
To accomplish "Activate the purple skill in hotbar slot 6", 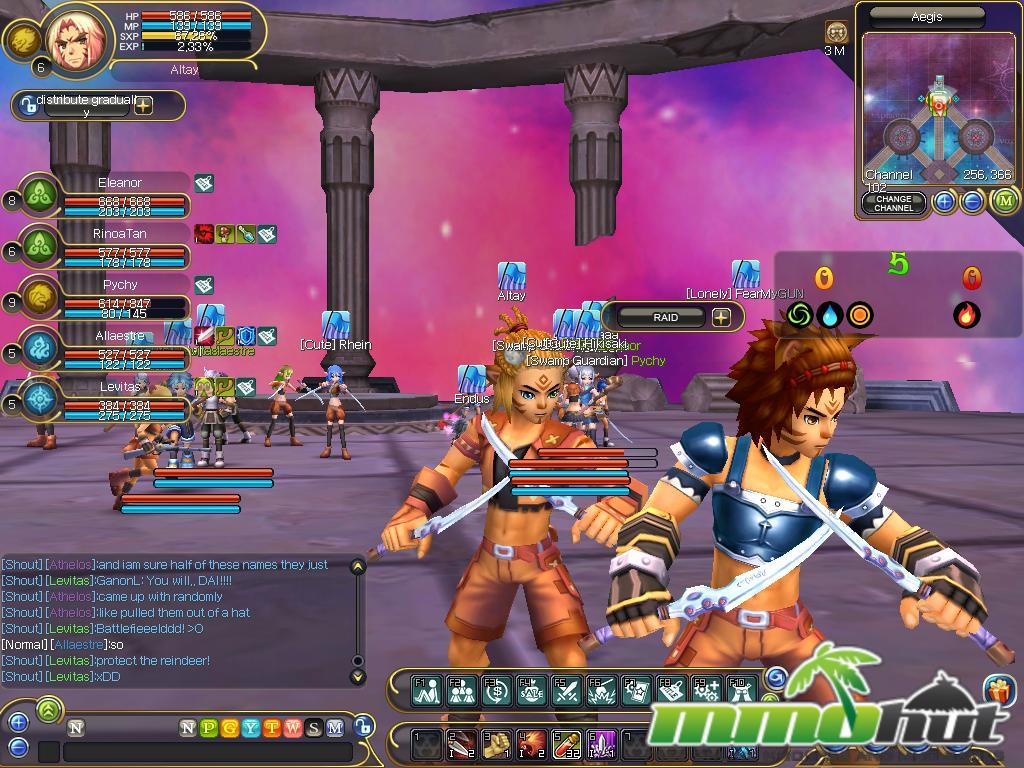I will click(x=602, y=744).
